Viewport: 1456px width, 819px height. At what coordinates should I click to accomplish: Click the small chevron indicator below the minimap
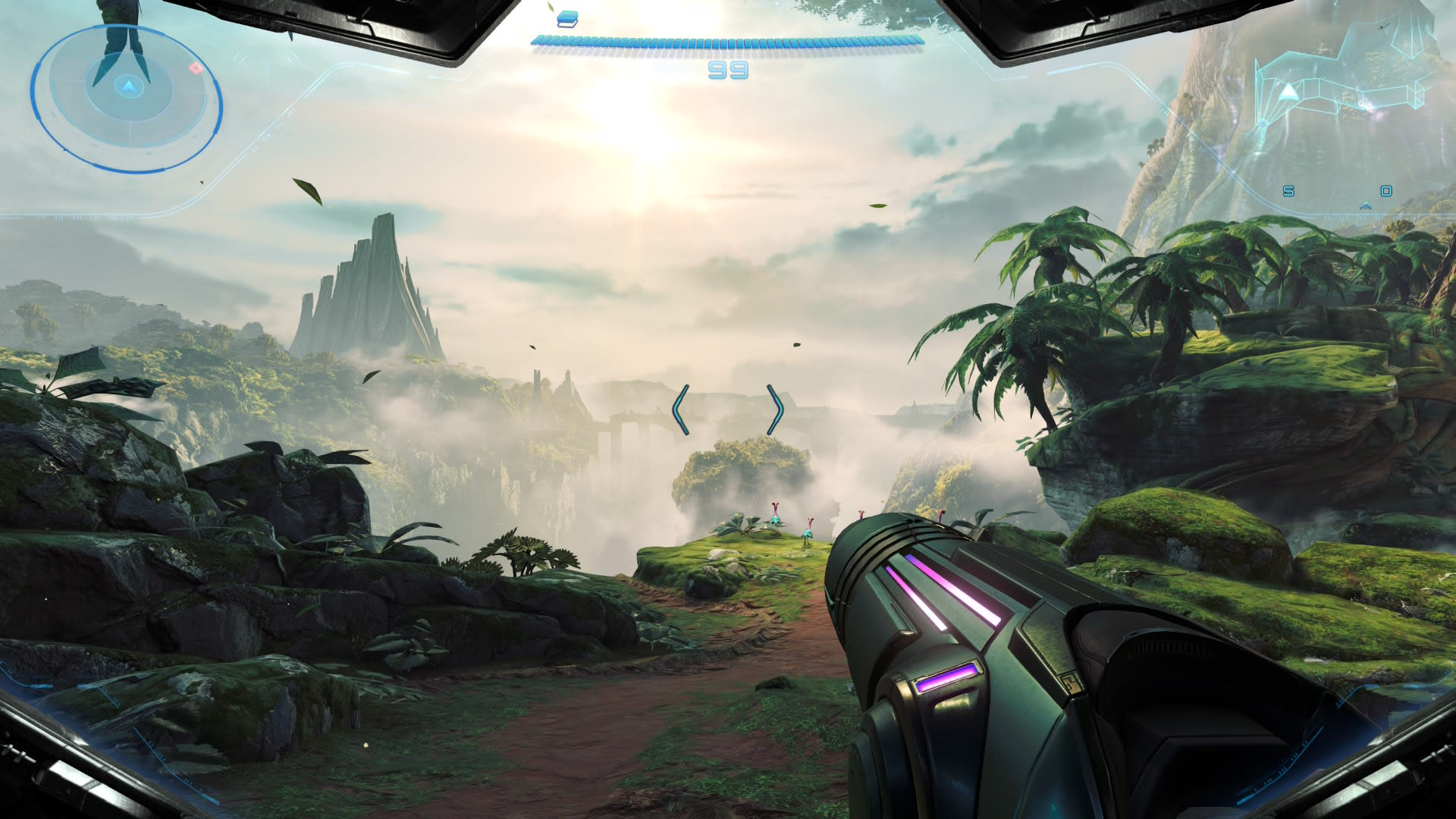(1366, 206)
